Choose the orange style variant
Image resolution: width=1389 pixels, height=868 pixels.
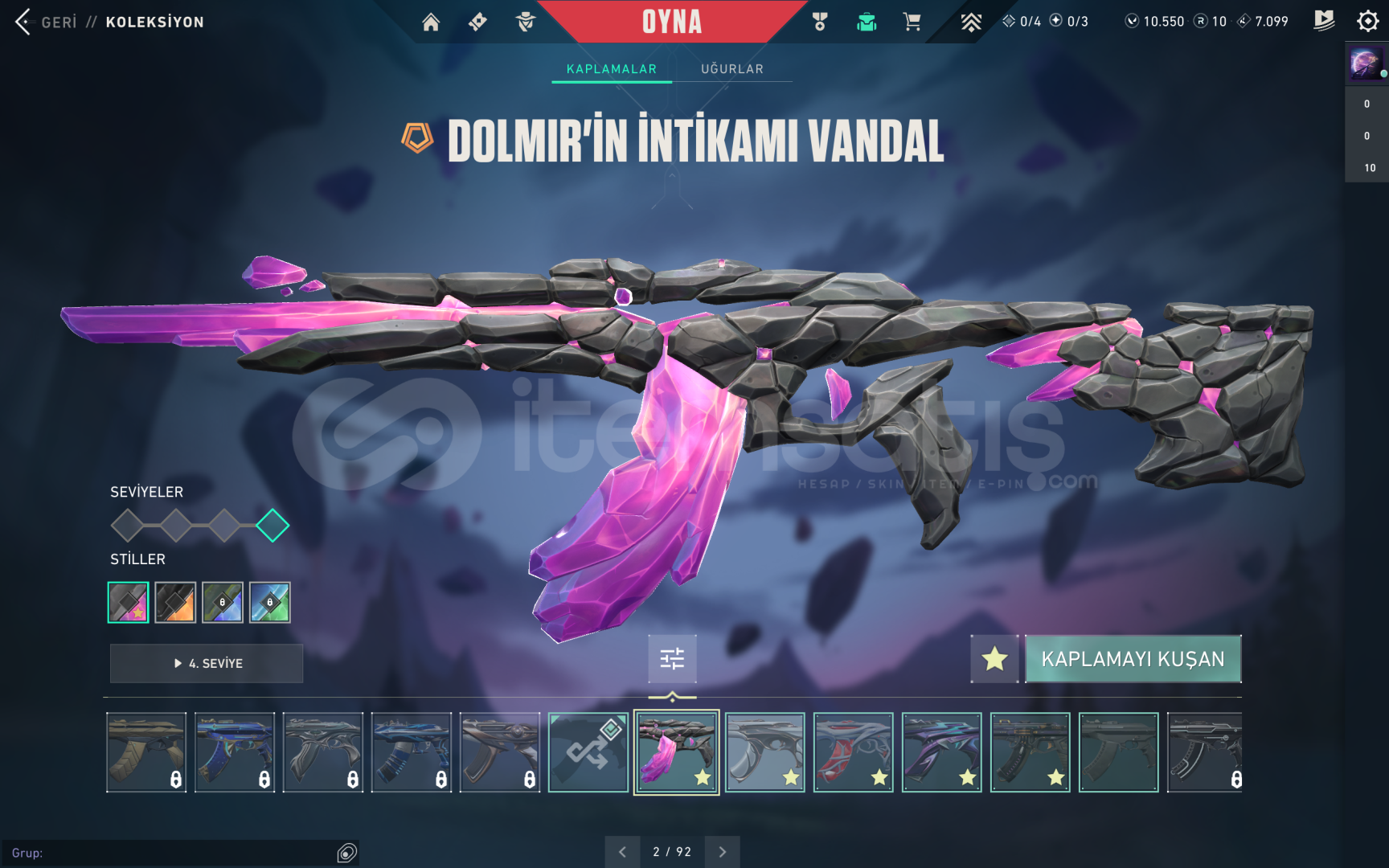175,602
